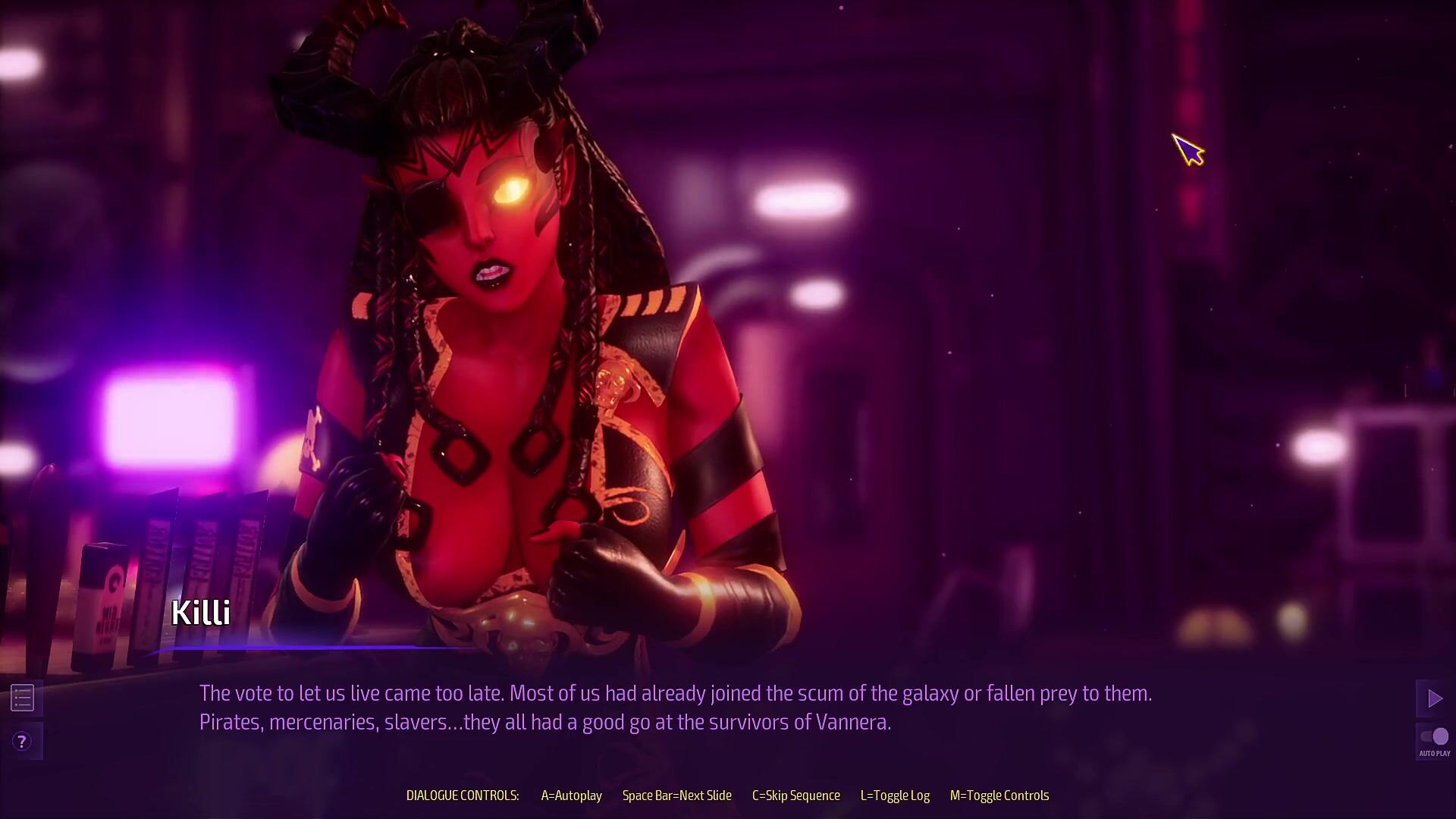Show help with the question mark icon
Screen dimensions: 1456x819
point(22,741)
